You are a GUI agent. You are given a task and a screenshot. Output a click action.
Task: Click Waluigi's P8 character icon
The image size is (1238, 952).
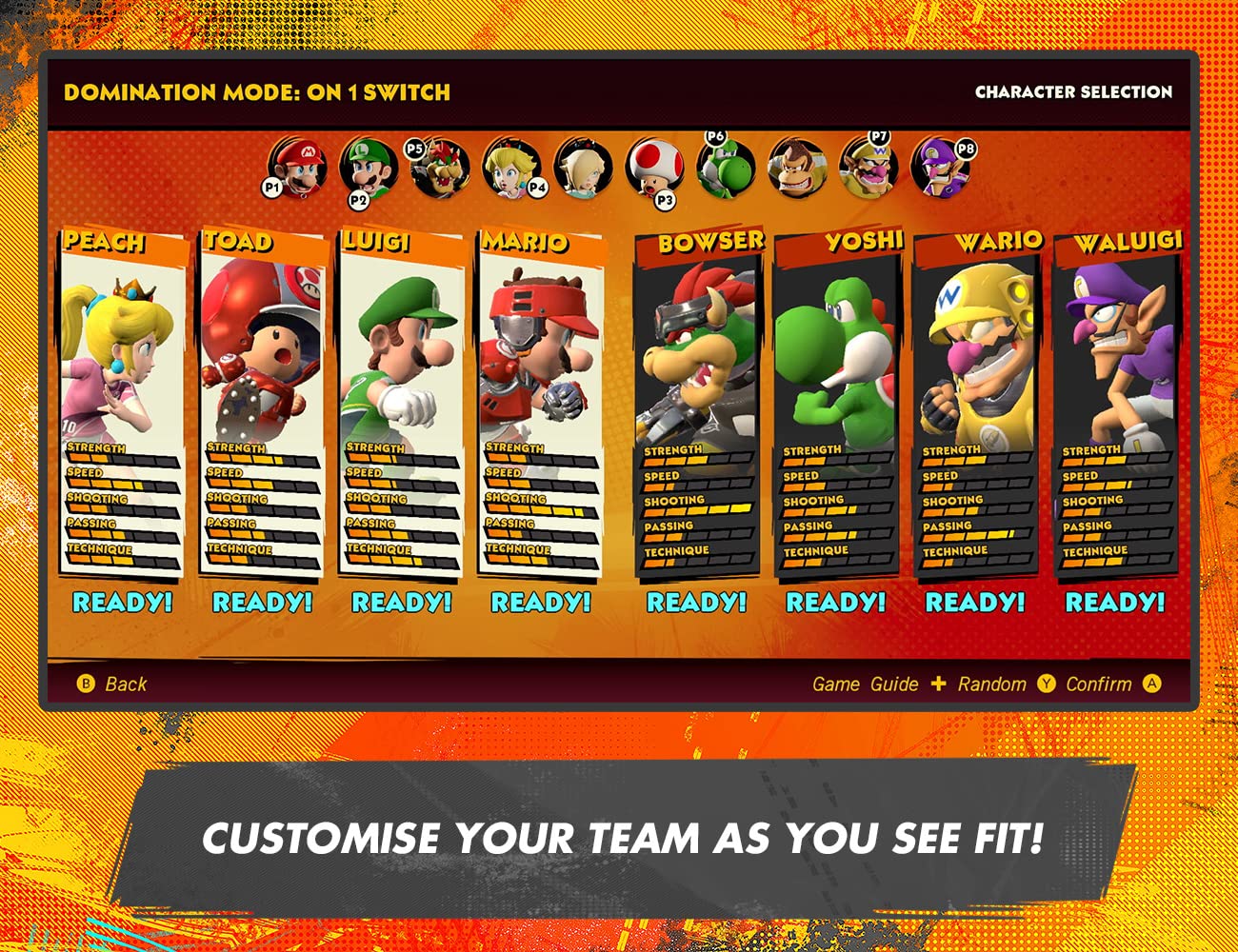coord(938,171)
